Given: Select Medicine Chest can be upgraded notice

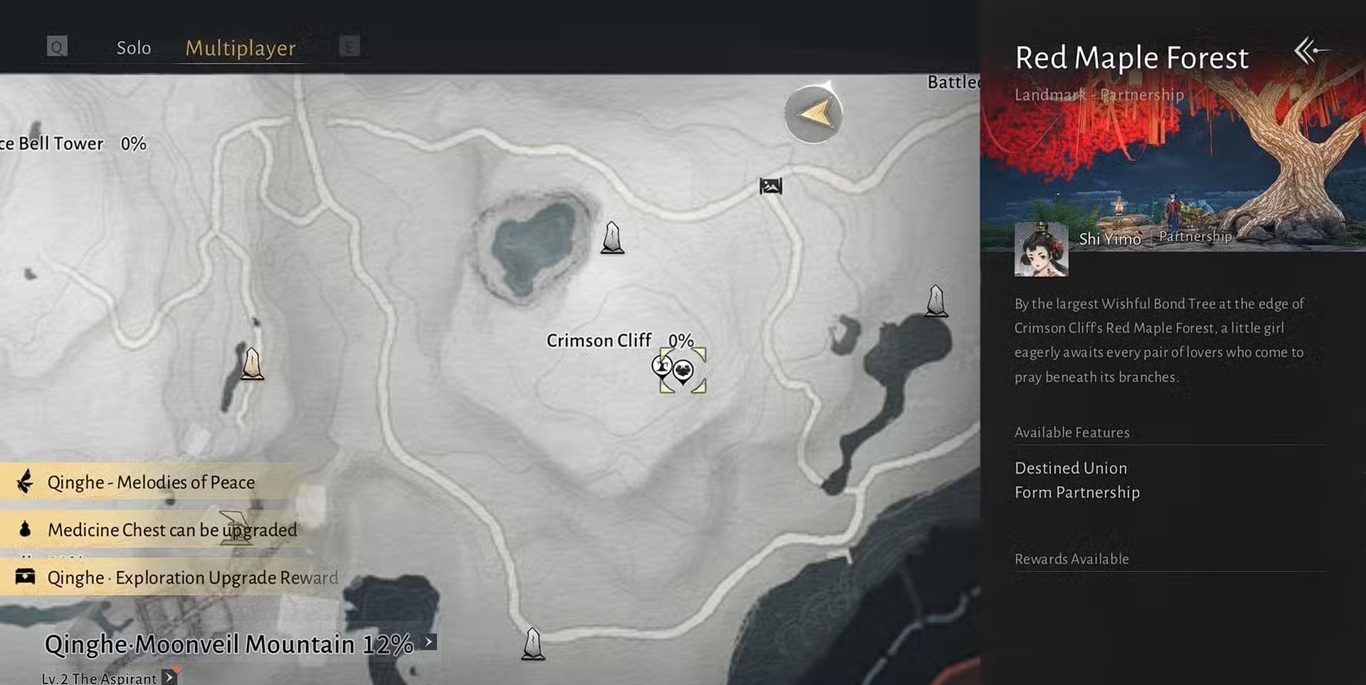Looking at the screenshot, I should click(171, 529).
